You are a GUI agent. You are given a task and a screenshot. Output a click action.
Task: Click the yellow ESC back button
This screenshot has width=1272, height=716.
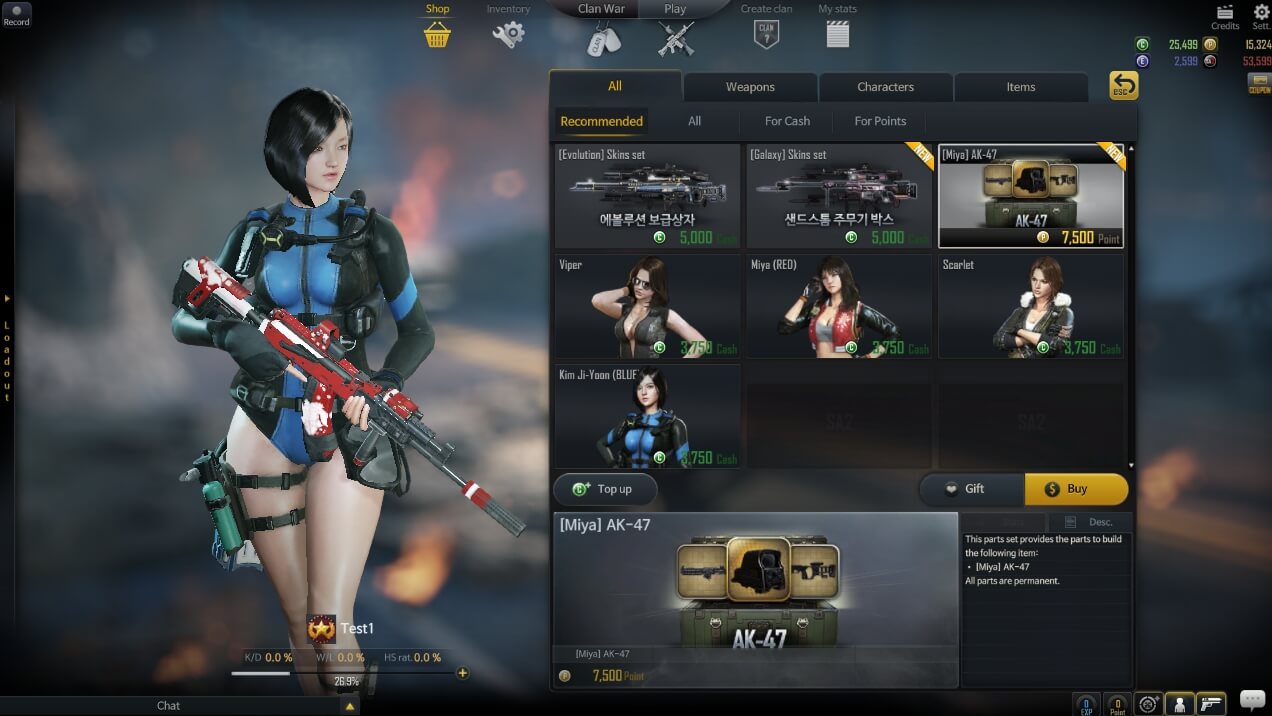1124,85
